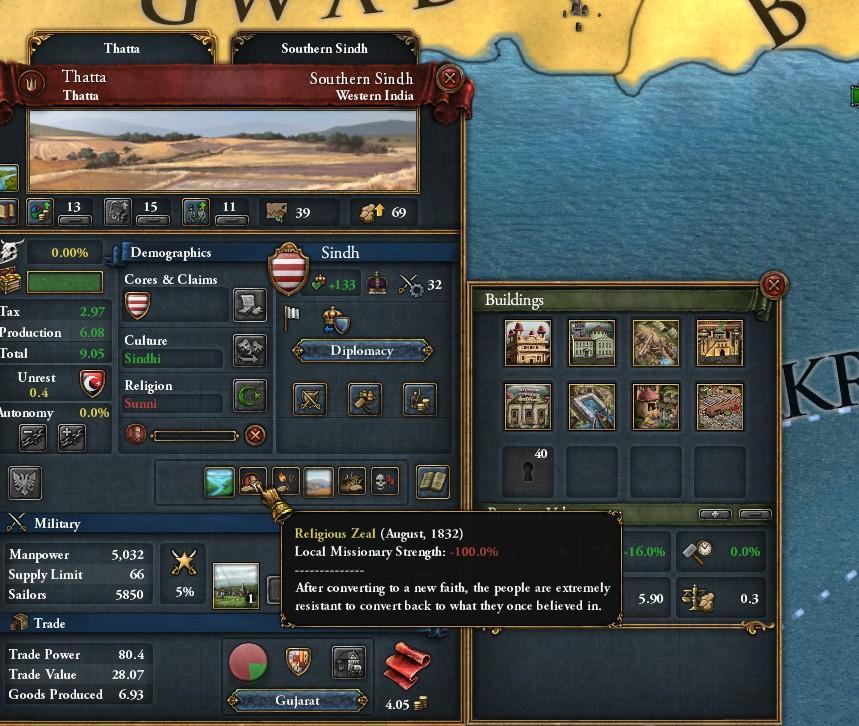
Task: Close the Thatta province panel
Action: 450,79
